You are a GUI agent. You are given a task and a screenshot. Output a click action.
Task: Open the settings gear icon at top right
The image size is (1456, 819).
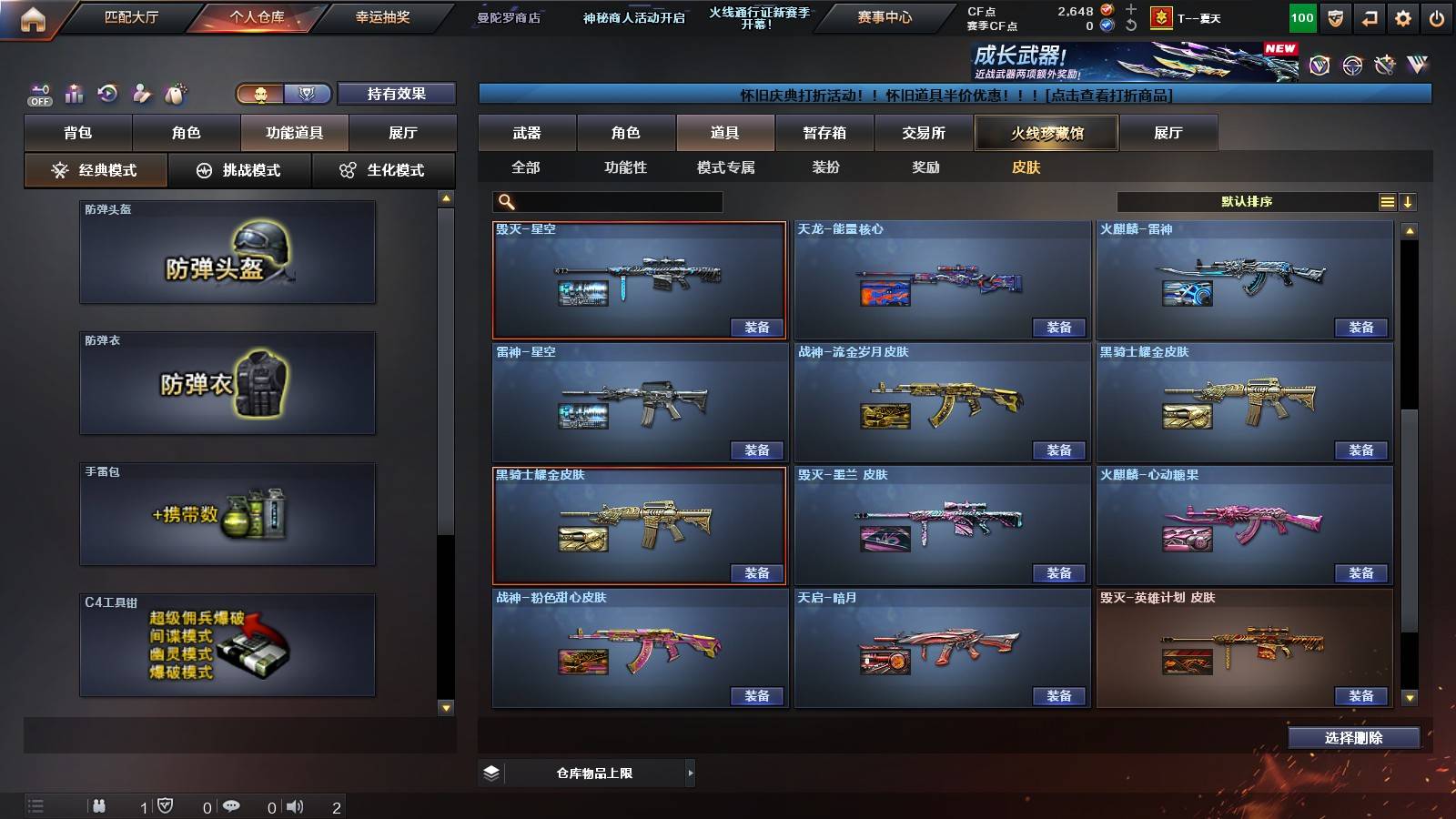[x=1404, y=16]
